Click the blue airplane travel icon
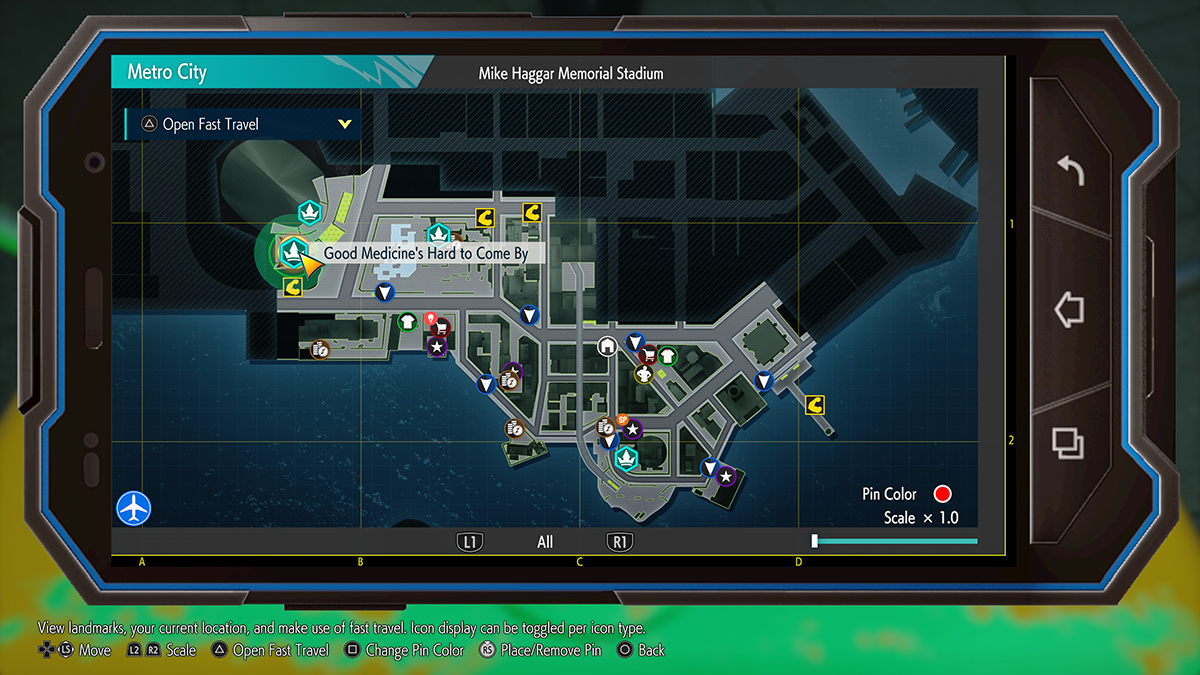Image resolution: width=1200 pixels, height=675 pixels. tap(133, 507)
